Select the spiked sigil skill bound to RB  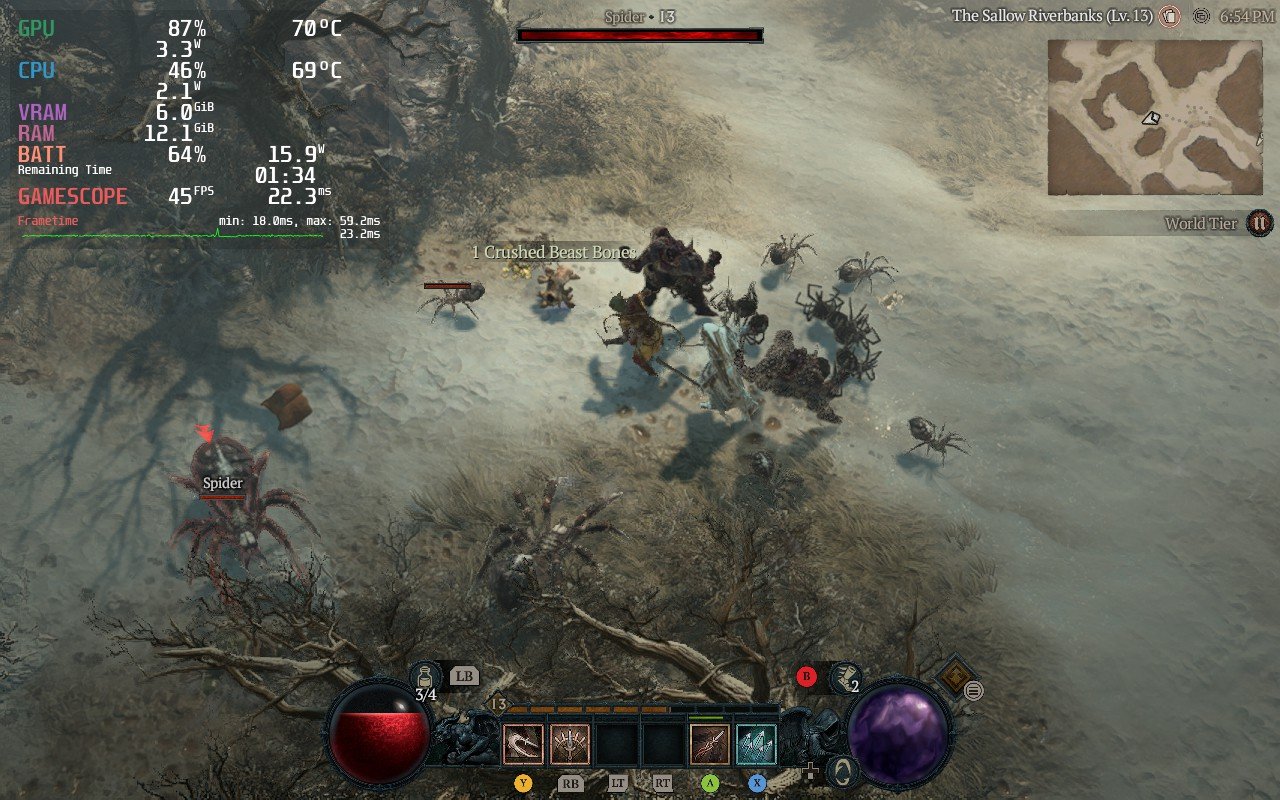pyautogui.click(x=570, y=744)
